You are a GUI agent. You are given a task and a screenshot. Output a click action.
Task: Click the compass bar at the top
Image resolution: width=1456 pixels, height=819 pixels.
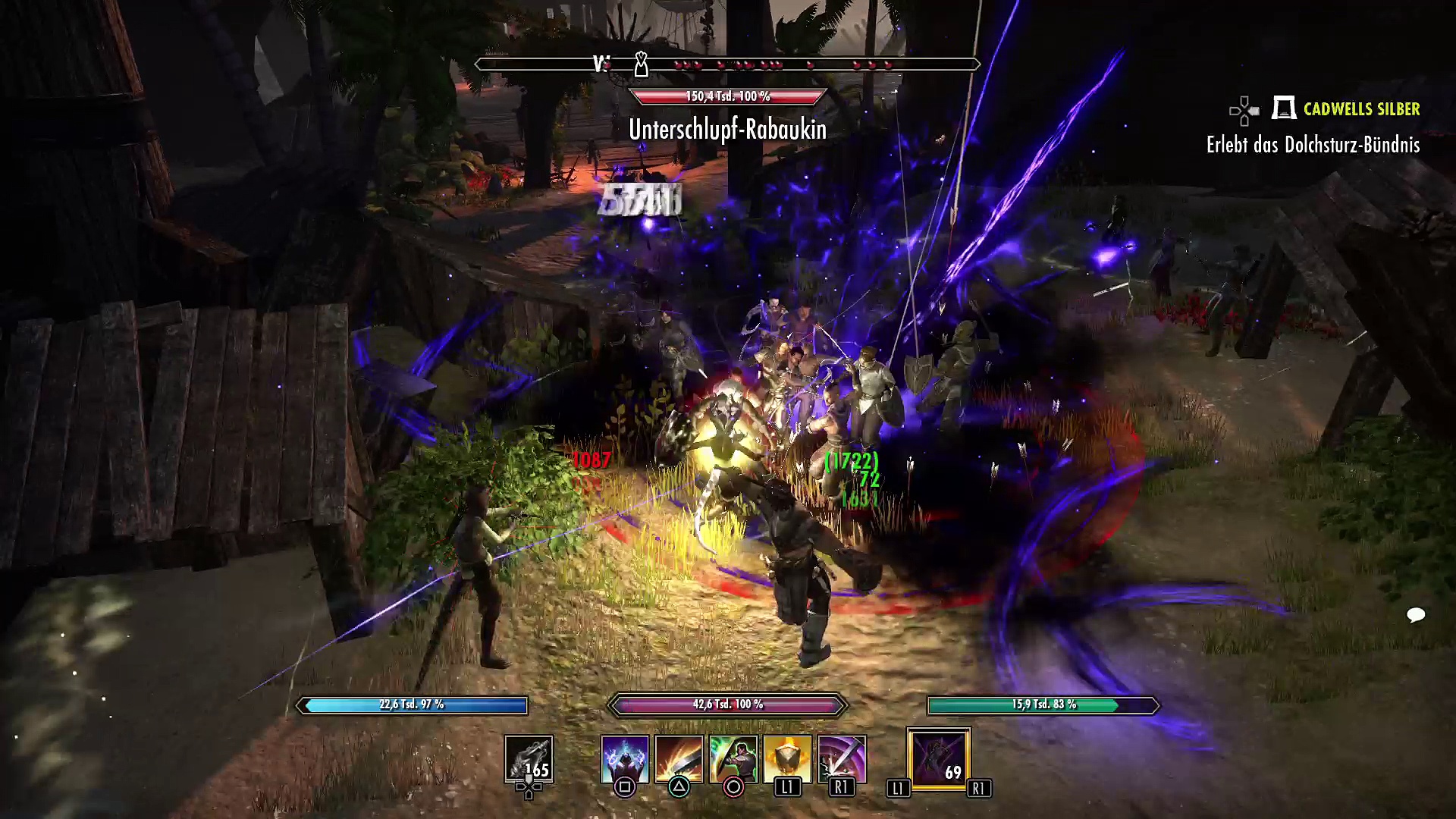point(727,64)
